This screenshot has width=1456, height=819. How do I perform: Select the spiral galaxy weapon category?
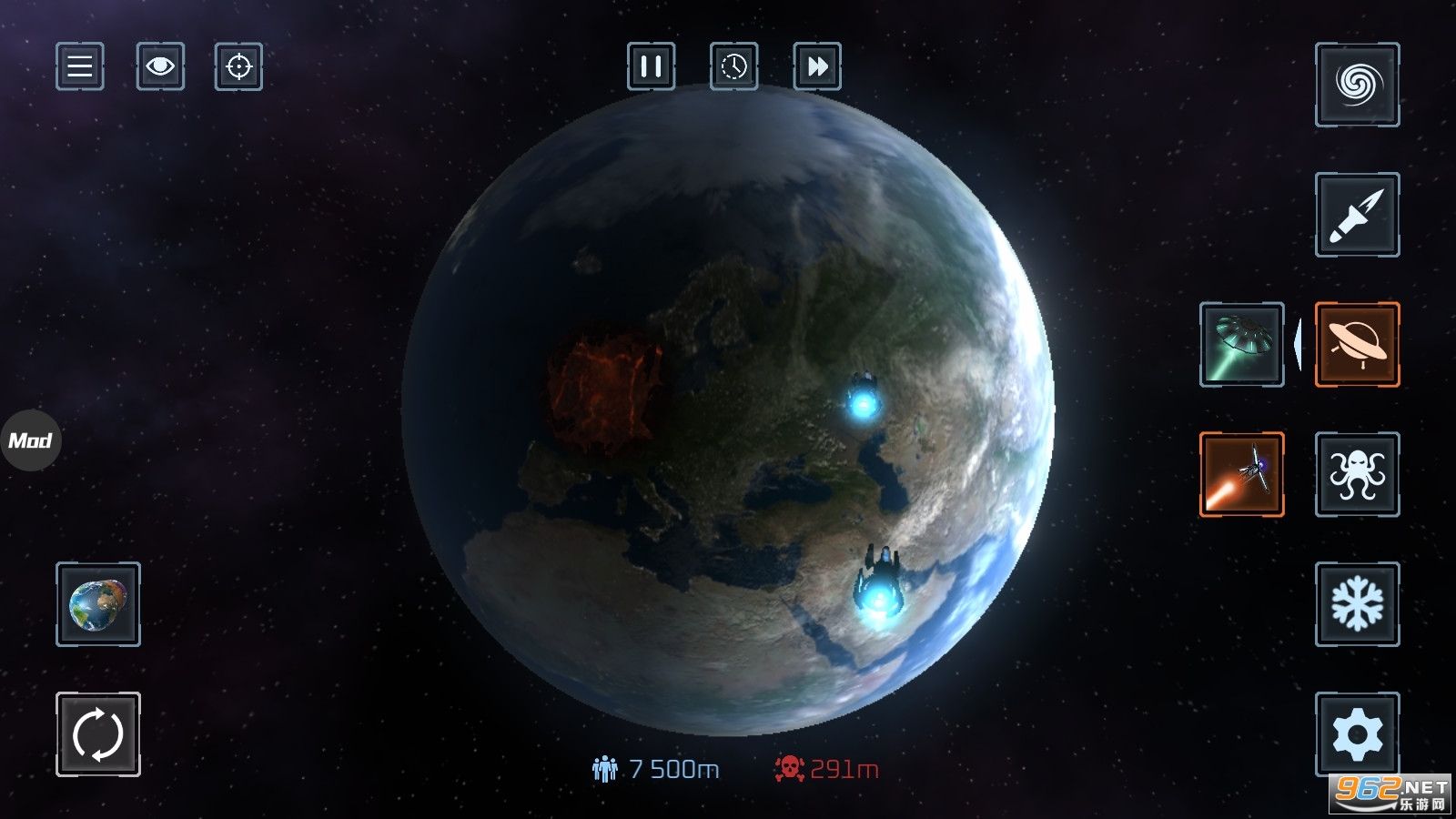coord(1357,85)
